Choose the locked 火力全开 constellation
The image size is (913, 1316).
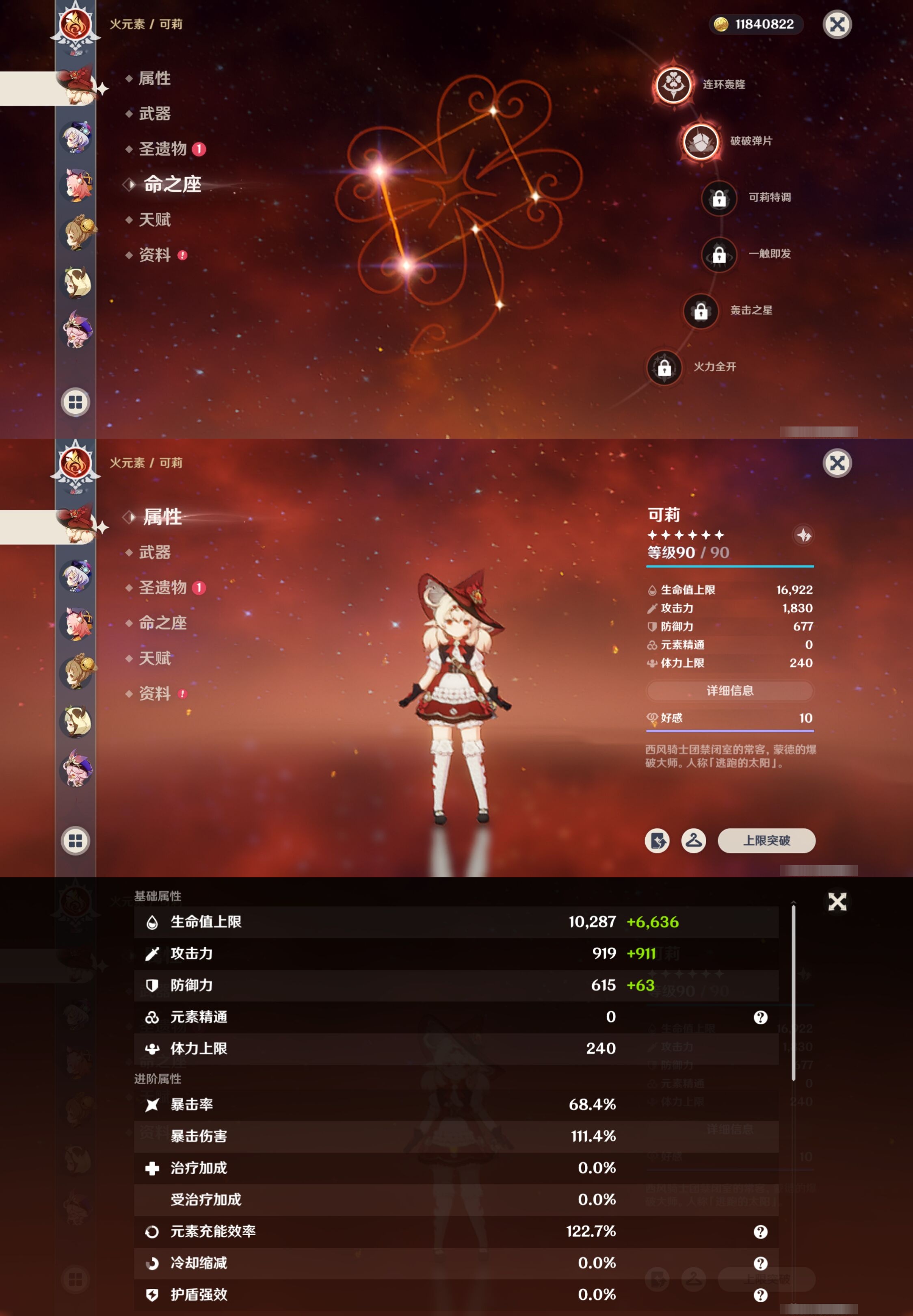664,367
